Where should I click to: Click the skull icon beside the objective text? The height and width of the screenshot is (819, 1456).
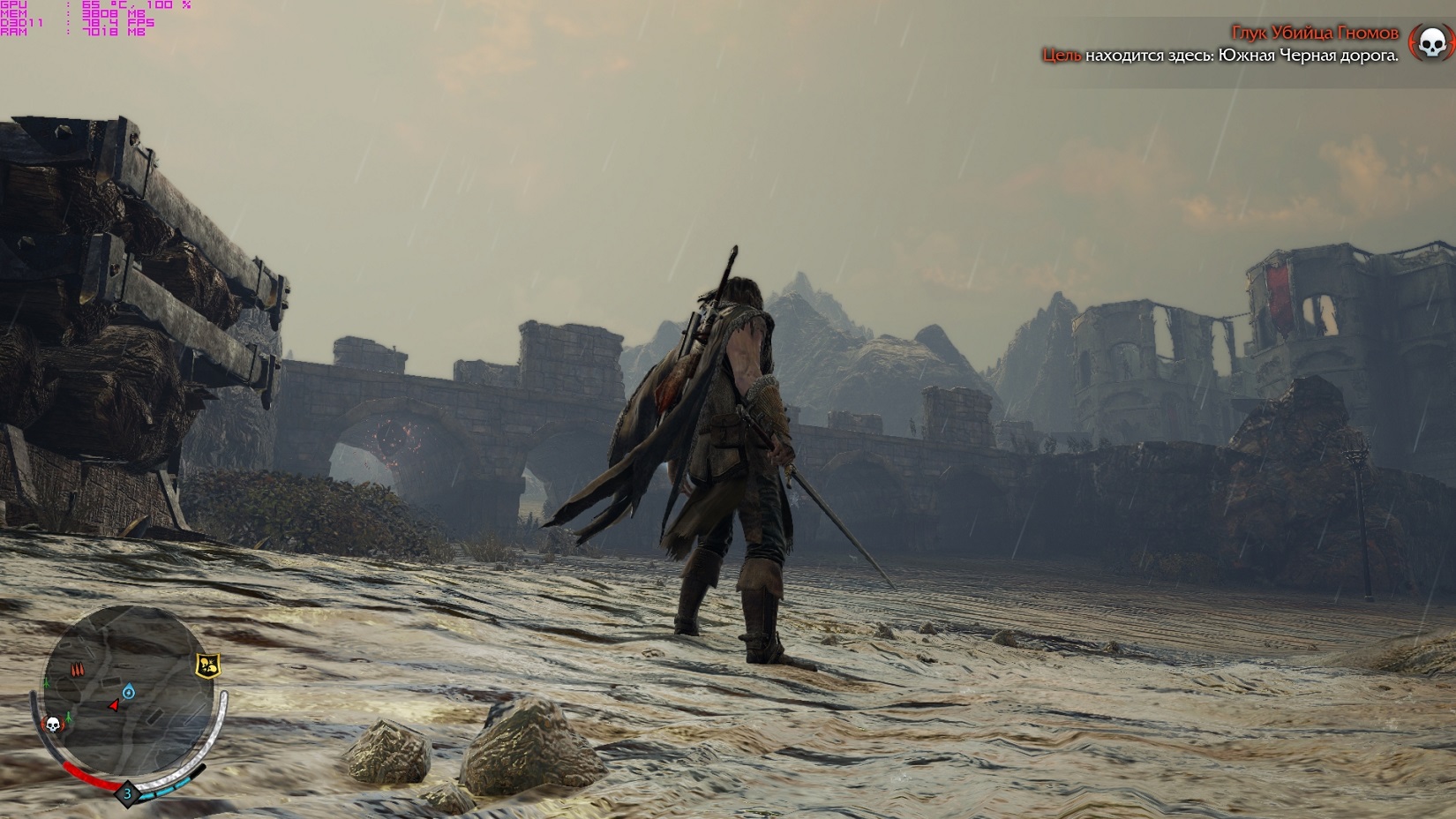pyautogui.click(x=1431, y=42)
